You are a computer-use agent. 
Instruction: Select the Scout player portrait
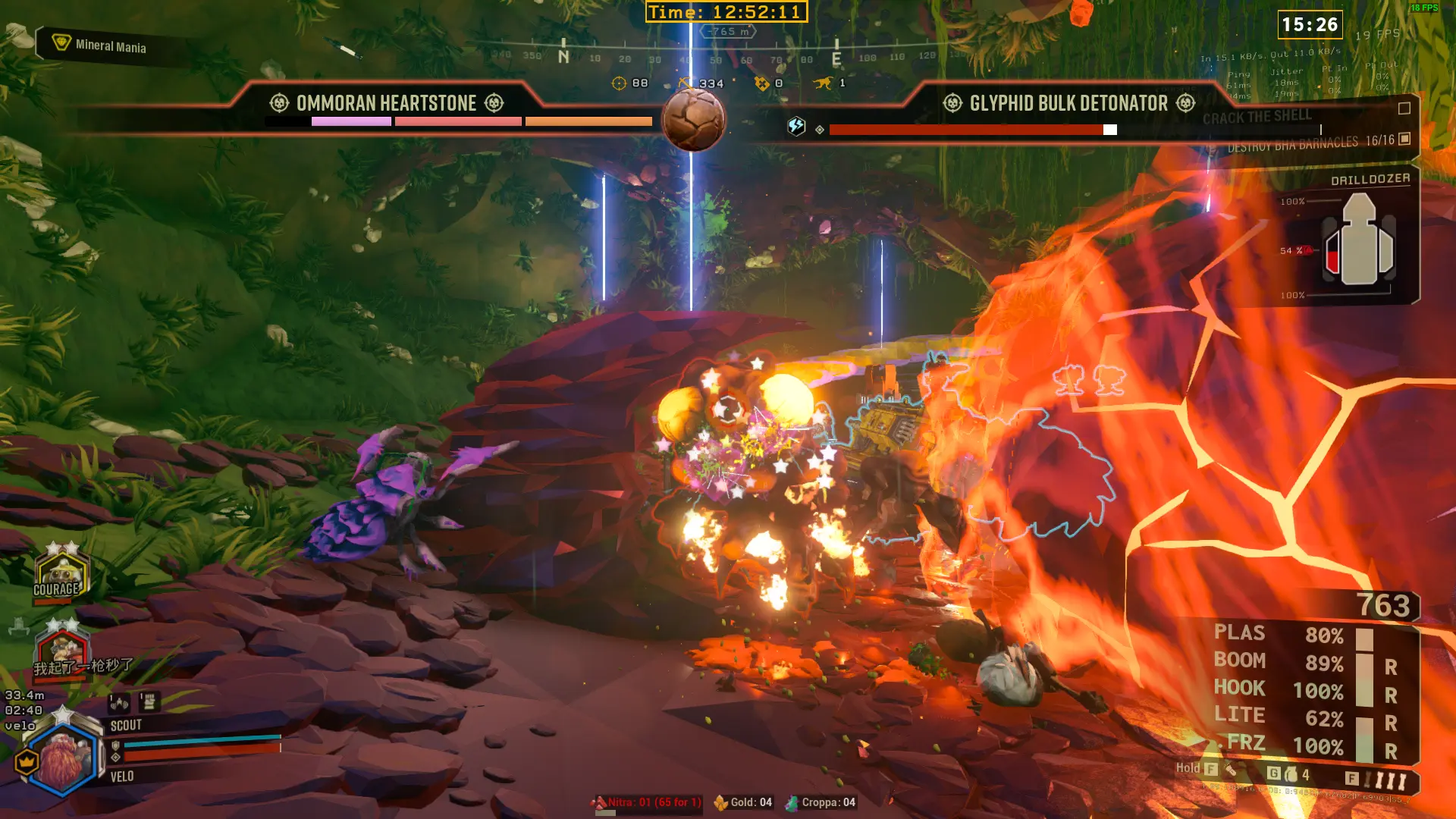point(62,758)
